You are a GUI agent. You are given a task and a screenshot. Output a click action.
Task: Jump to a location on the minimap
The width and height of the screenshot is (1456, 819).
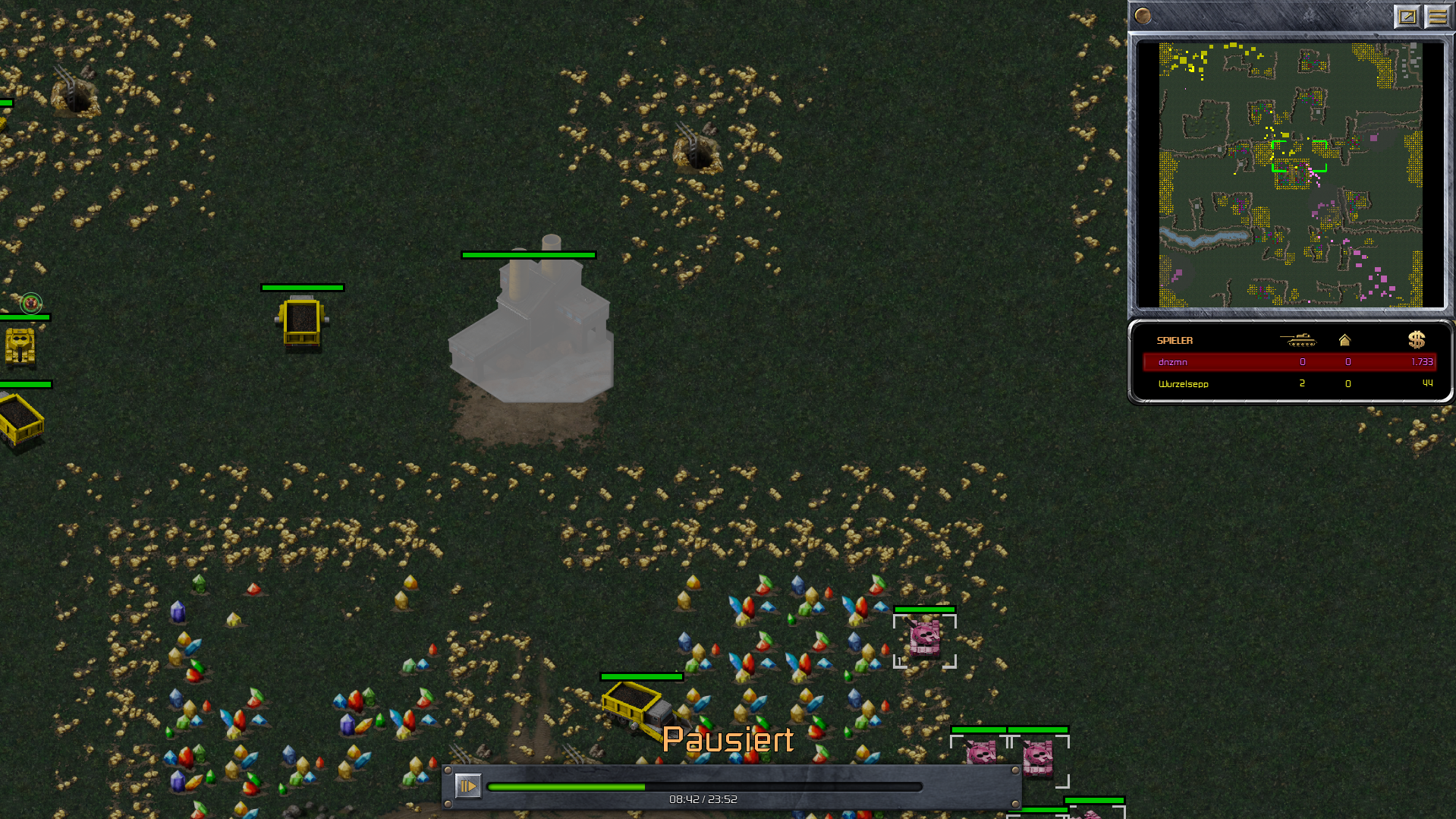pos(1290,175)
